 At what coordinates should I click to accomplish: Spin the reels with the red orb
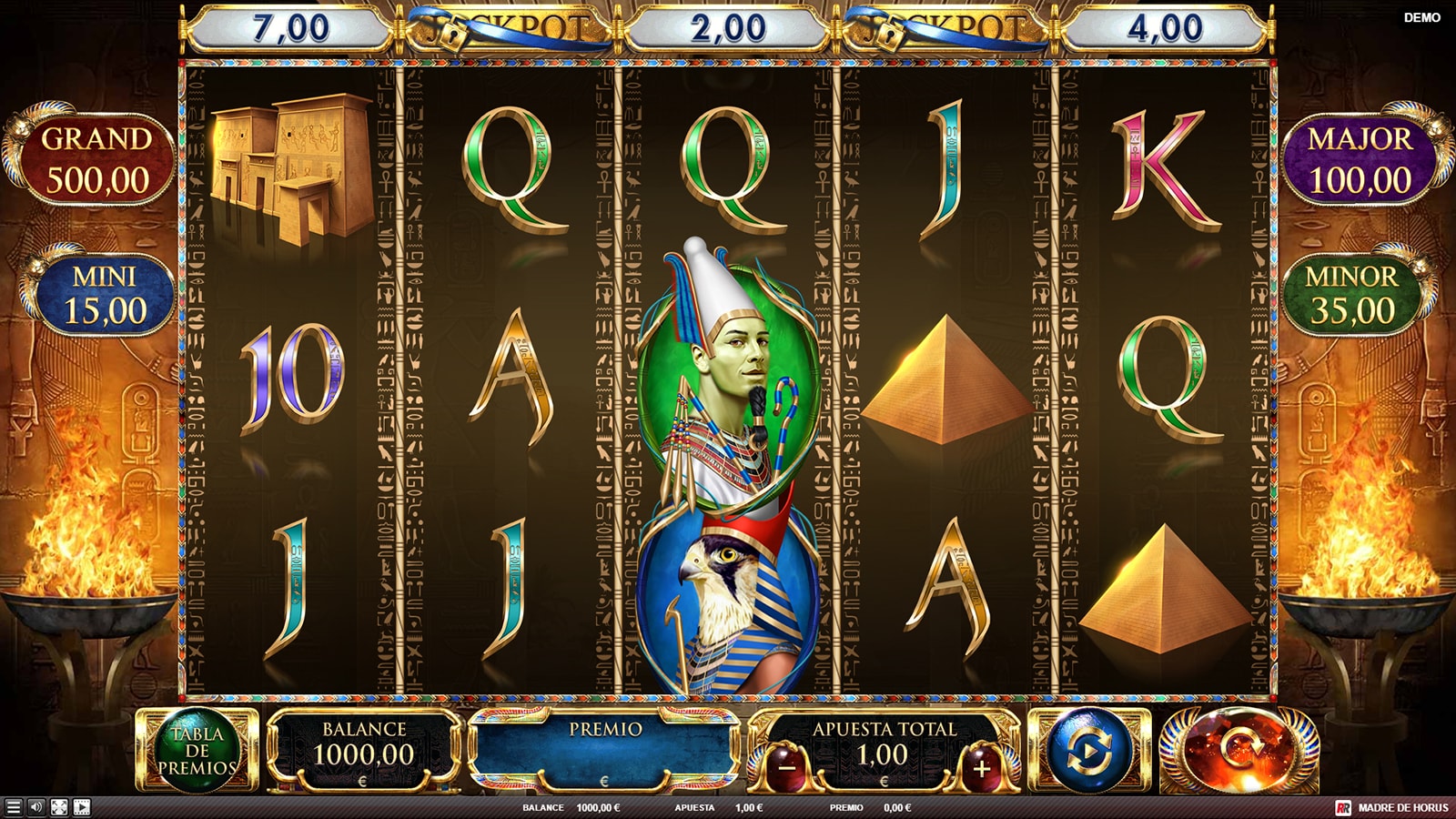click(x=1239, y=752)
